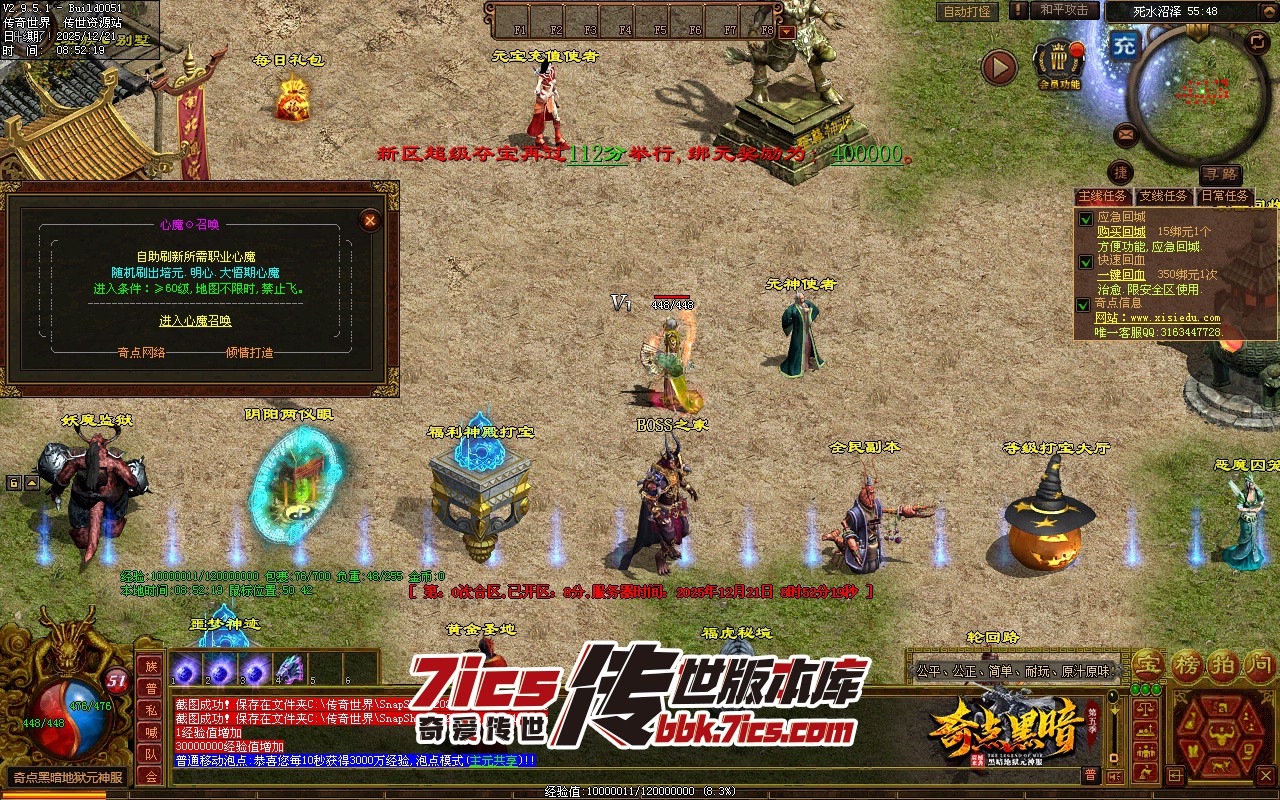1280x800 pixels.
Task: Close the 心魔召唤 dialog window
Action: point(370,220)
